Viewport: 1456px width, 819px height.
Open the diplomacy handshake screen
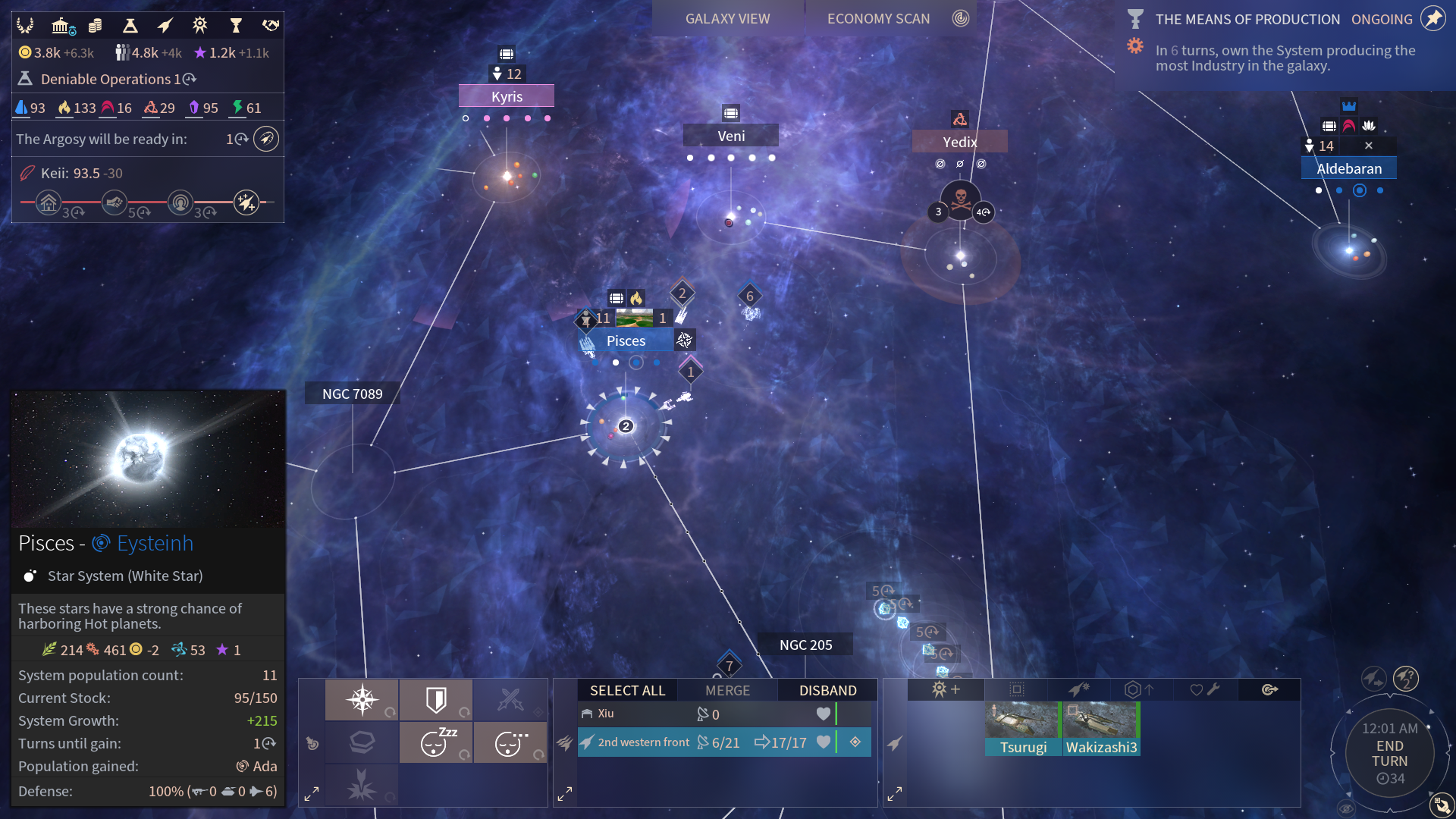pos(271,26)
